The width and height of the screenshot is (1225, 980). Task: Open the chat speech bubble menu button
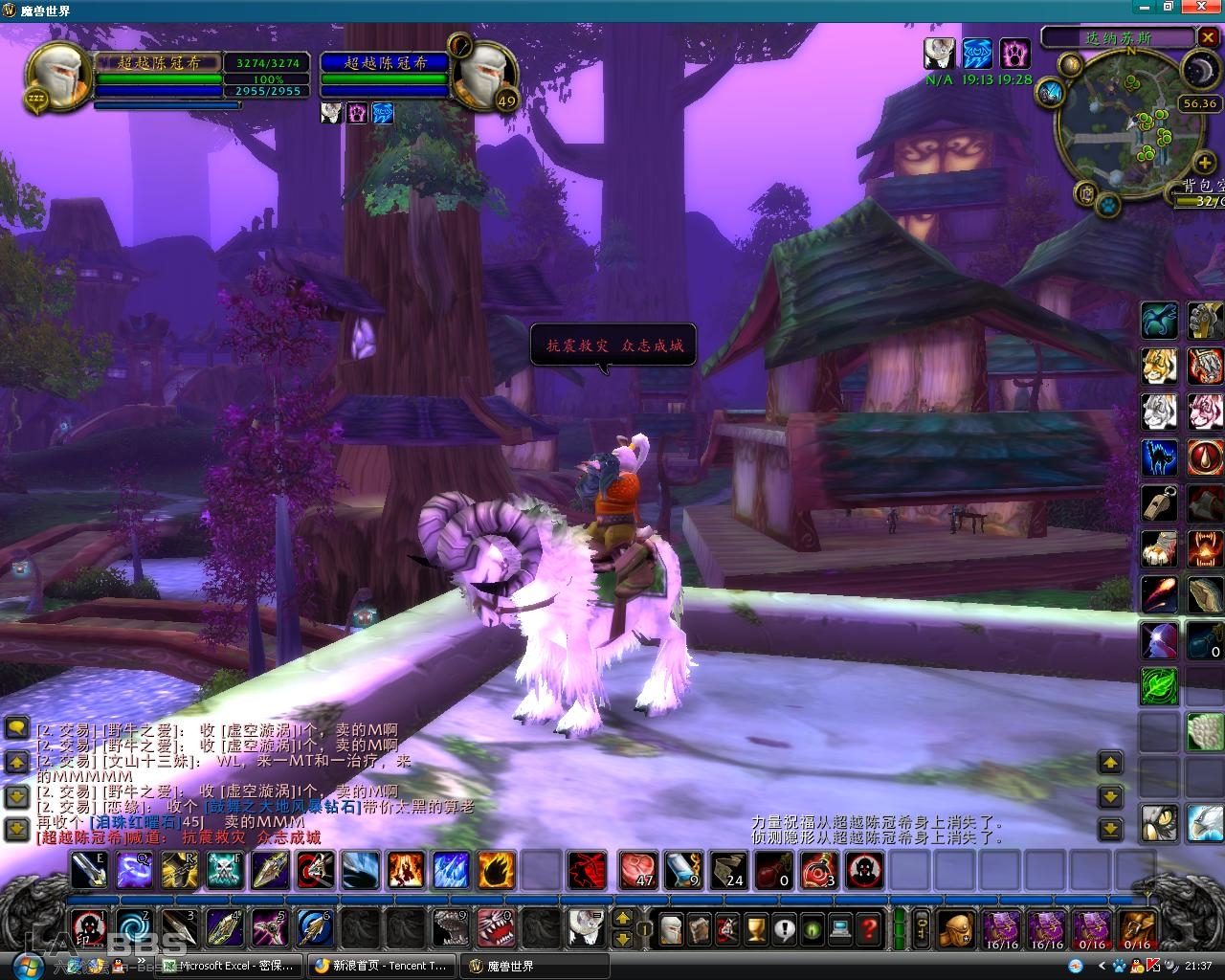[16, 729]
